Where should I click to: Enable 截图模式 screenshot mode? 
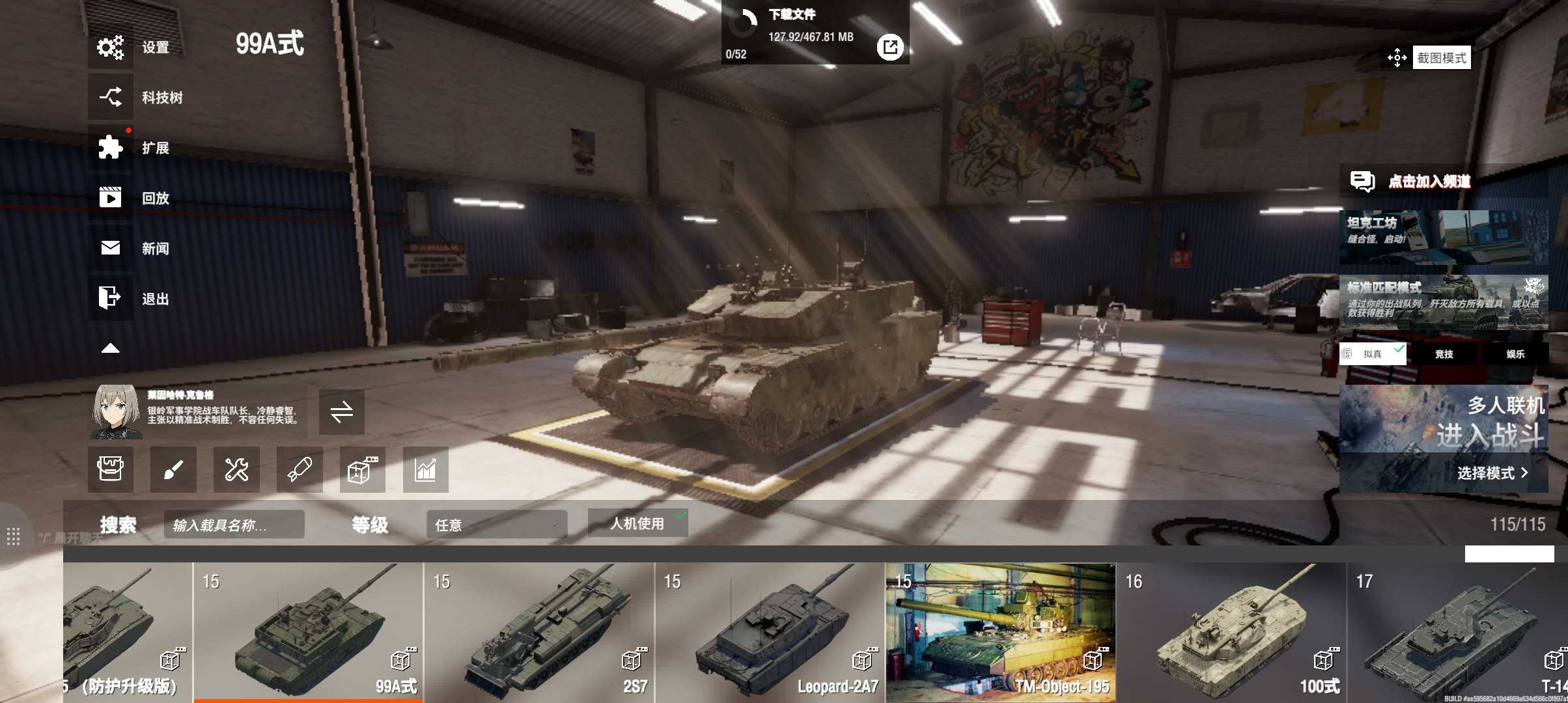[x=1441, y=58]
